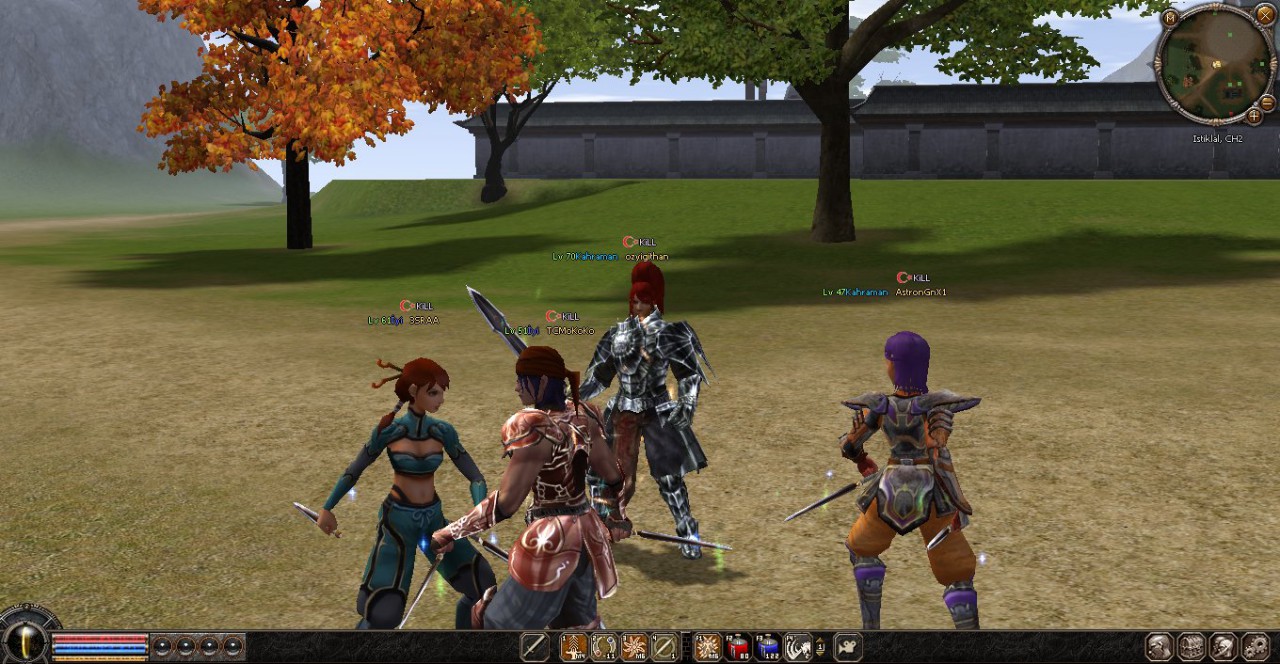Toggle the camera mode button
The height and width of the screenshot is (664, 1280).
click(x=848, y=647)
